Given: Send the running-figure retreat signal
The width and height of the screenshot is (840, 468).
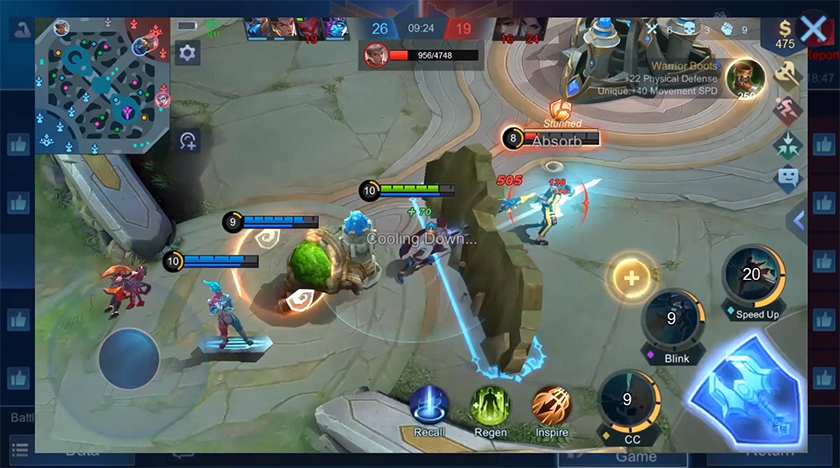Looking at the screenshot, I should (x=789, y=108).
